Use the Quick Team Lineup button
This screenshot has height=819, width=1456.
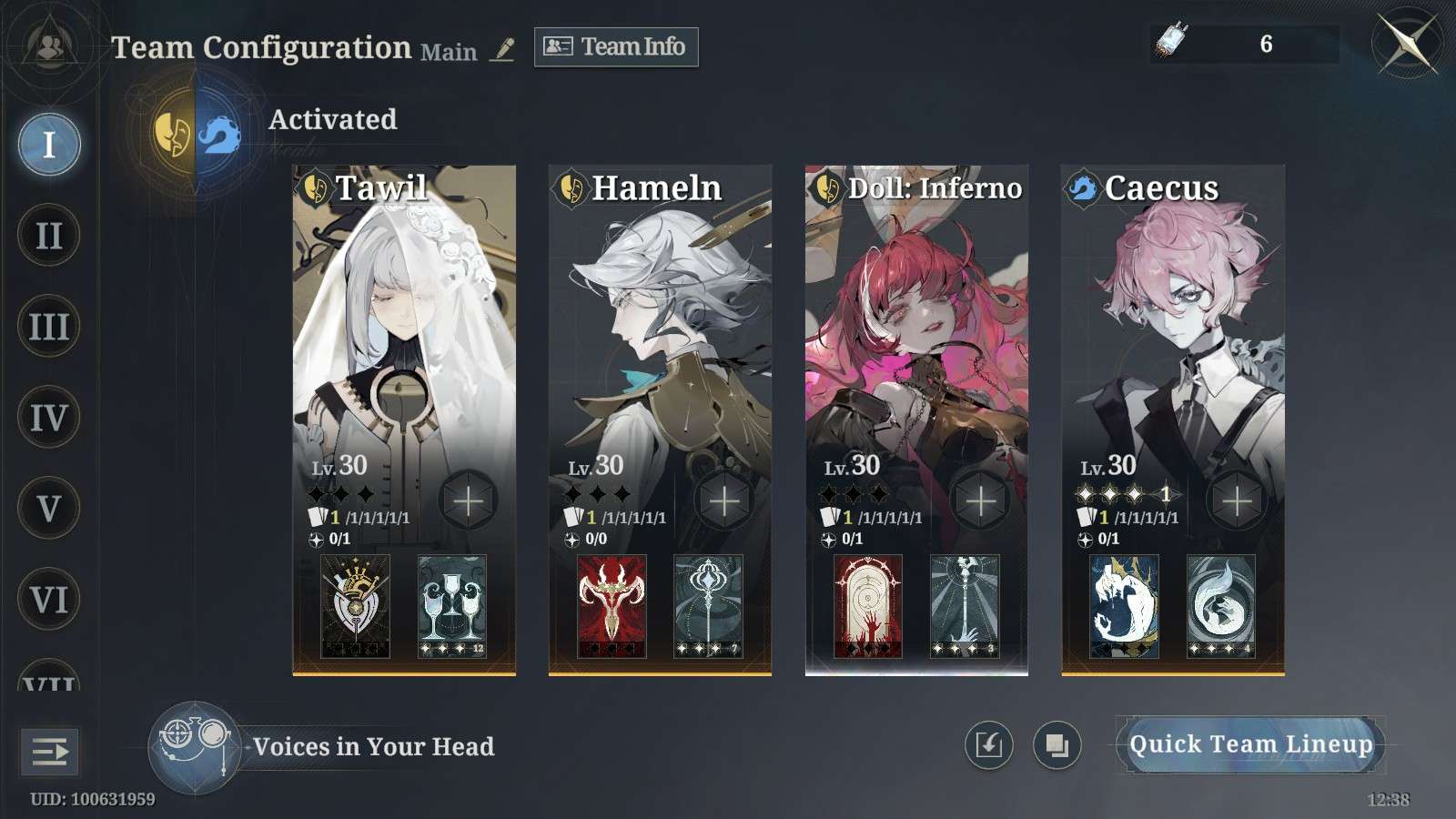[1250, 745]
